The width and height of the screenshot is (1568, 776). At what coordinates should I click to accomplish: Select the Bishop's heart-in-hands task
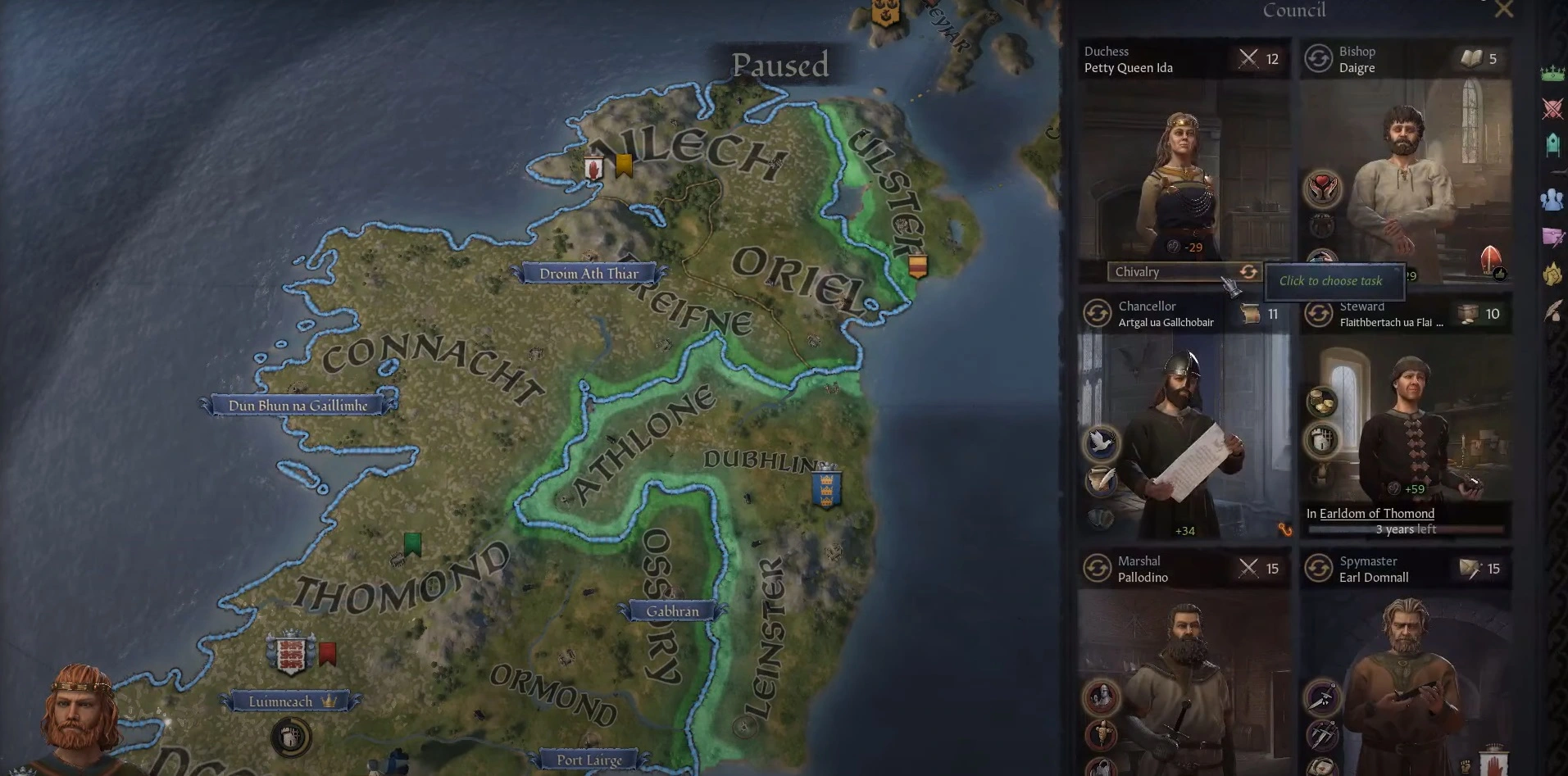1322,188
